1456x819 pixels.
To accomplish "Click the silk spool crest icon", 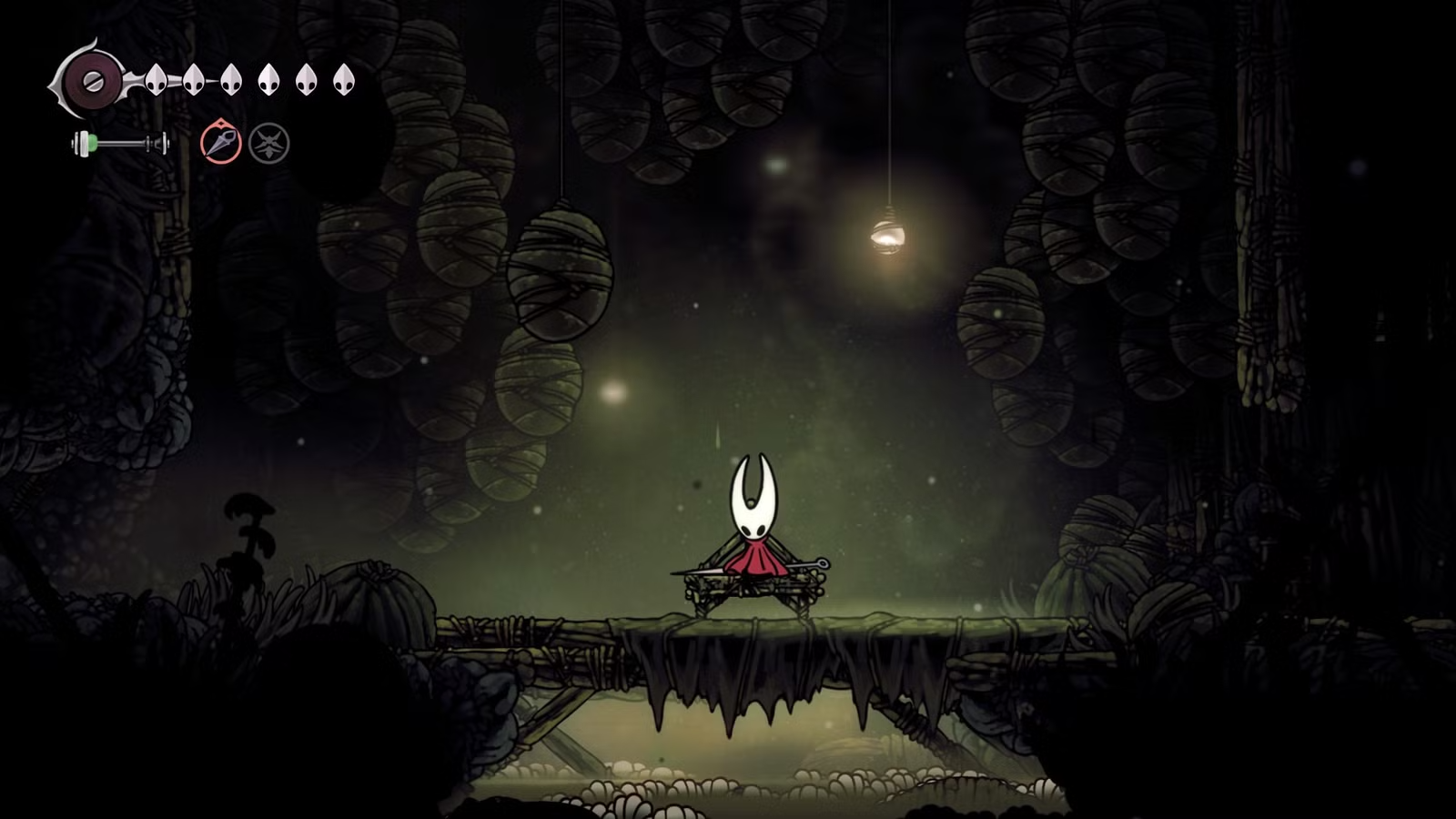I will pos(92,80).
